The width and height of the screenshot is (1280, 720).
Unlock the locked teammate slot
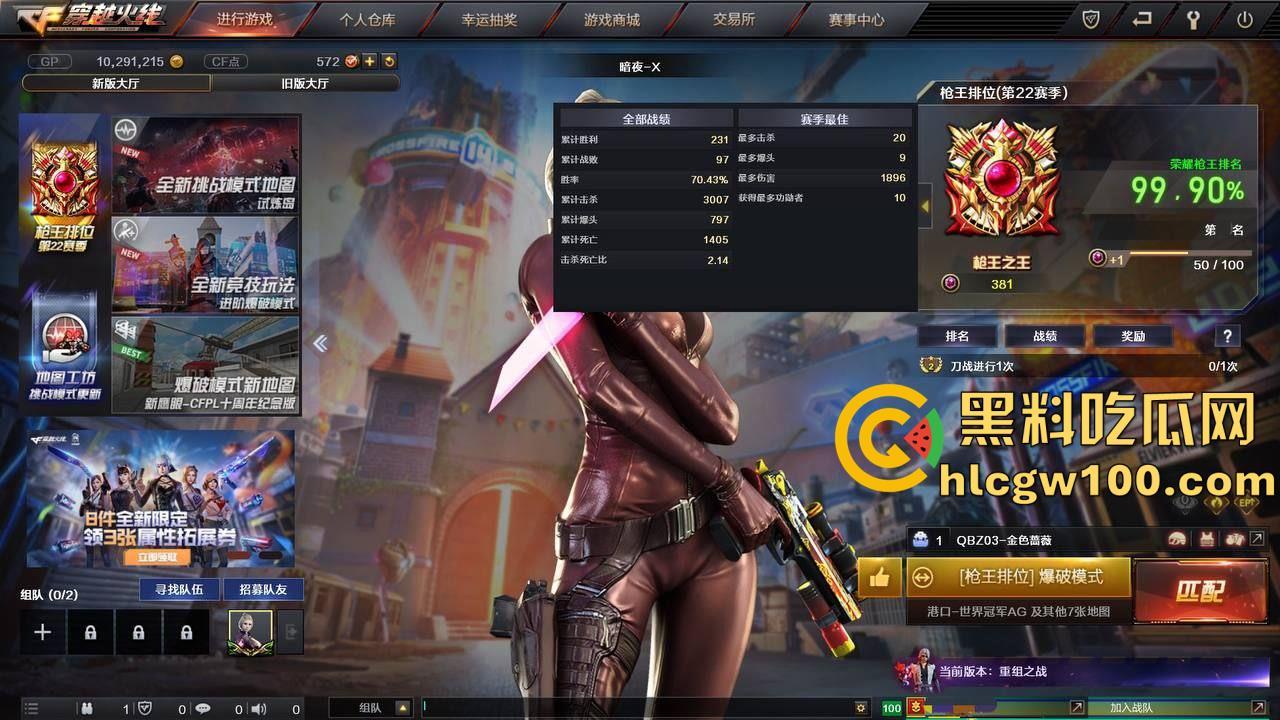pos(138,631)
